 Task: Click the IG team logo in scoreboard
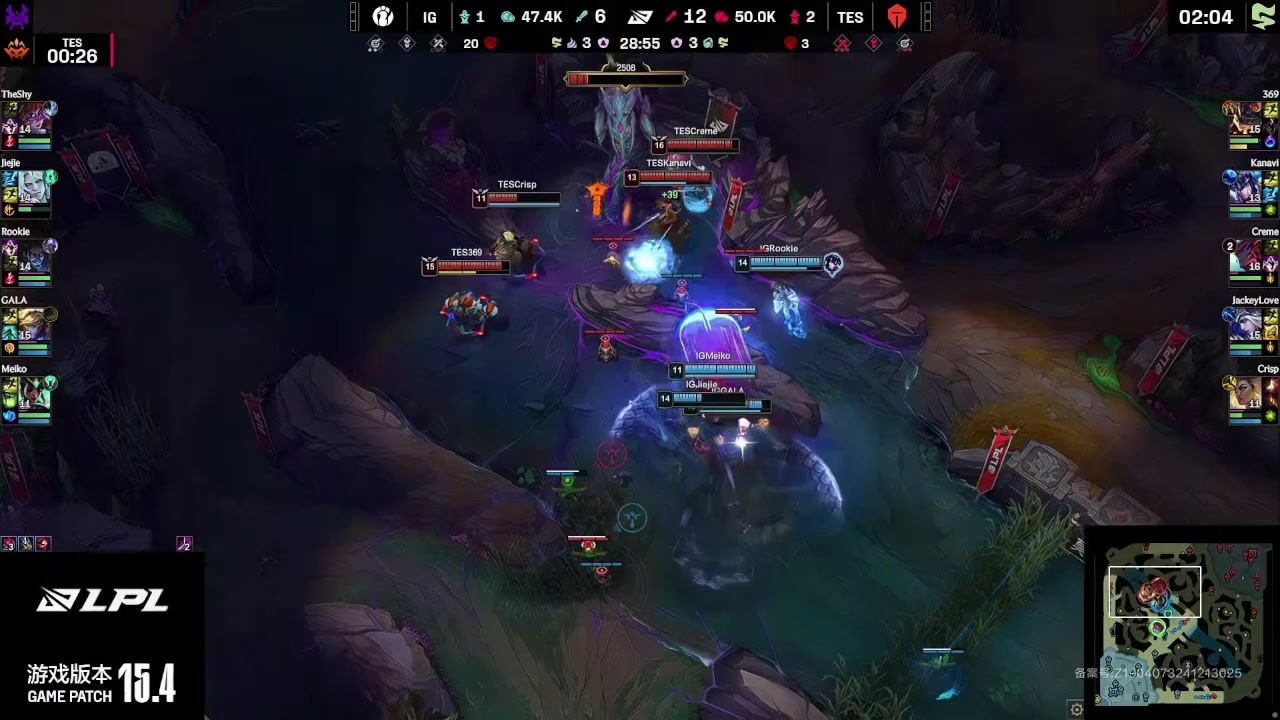click(x=383, y=17)
